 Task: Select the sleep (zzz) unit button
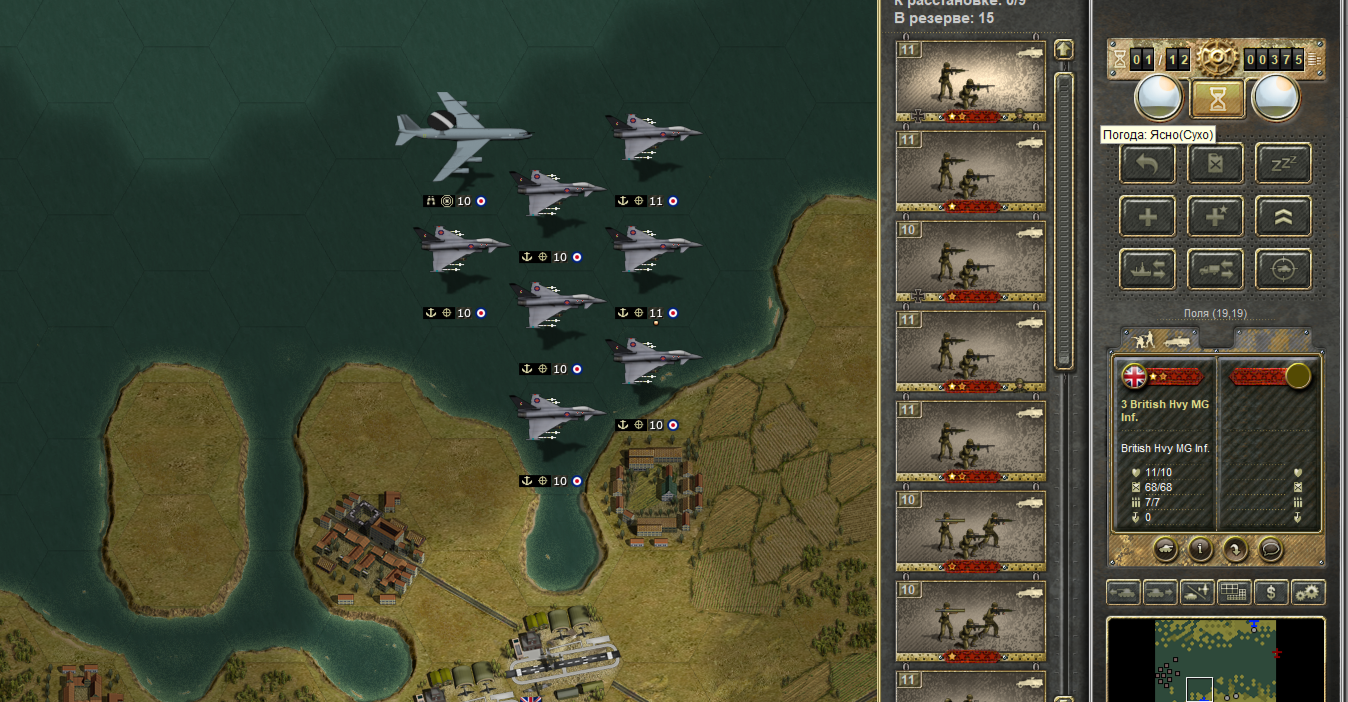tap(1283, 163)
